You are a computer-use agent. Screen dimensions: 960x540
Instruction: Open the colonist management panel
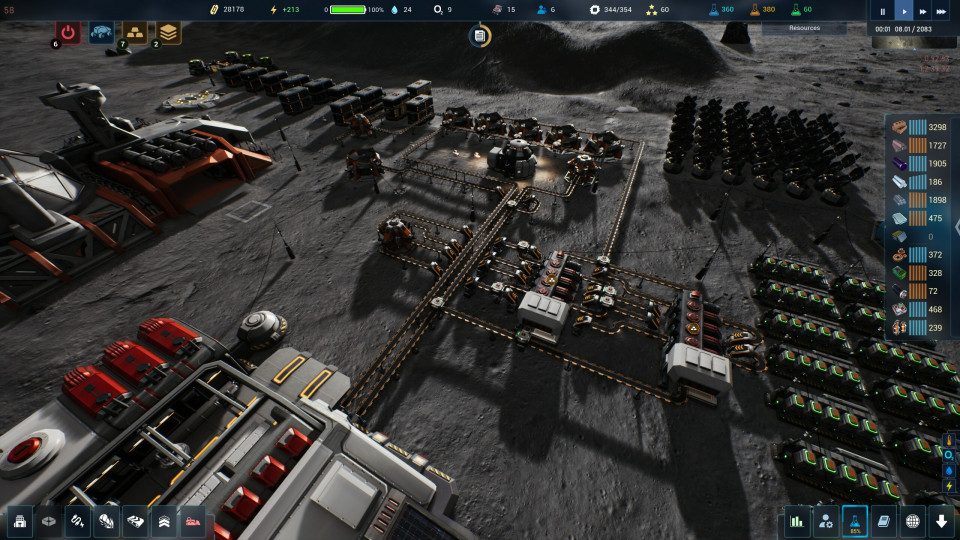pyautogui.click(x=826, y=521)
